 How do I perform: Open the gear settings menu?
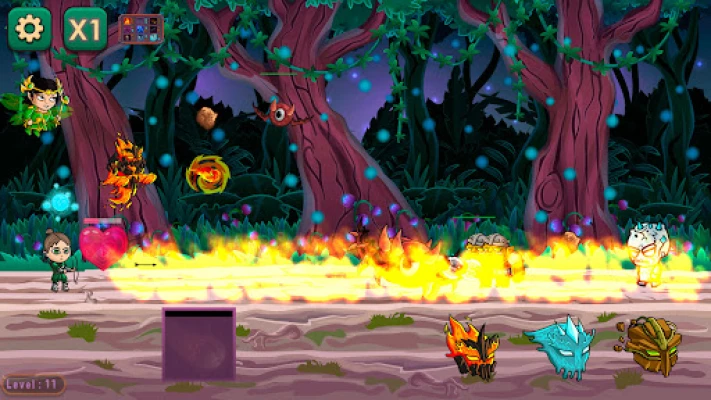coord(29,29)
